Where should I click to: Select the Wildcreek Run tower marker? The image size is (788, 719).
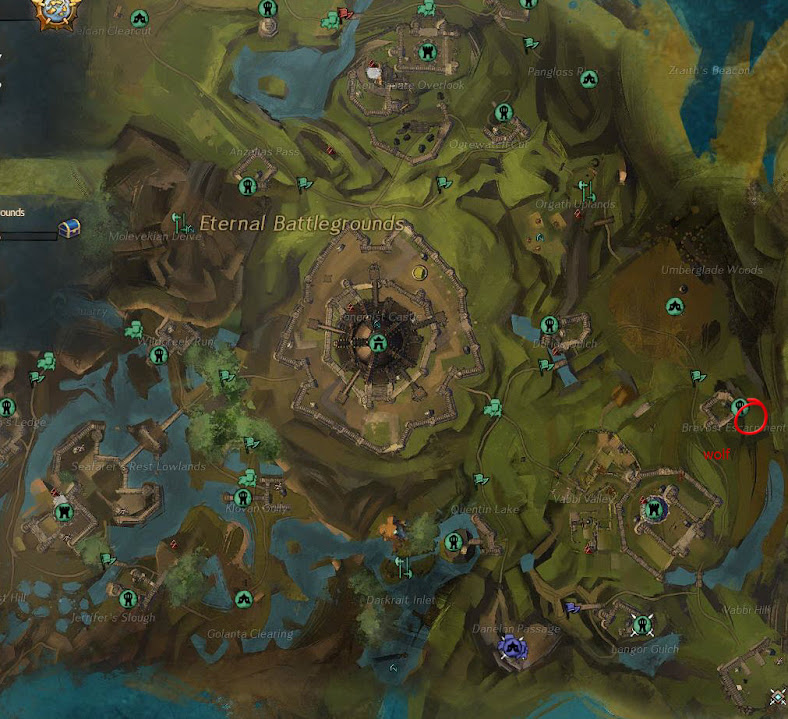[x=157, y=356]
